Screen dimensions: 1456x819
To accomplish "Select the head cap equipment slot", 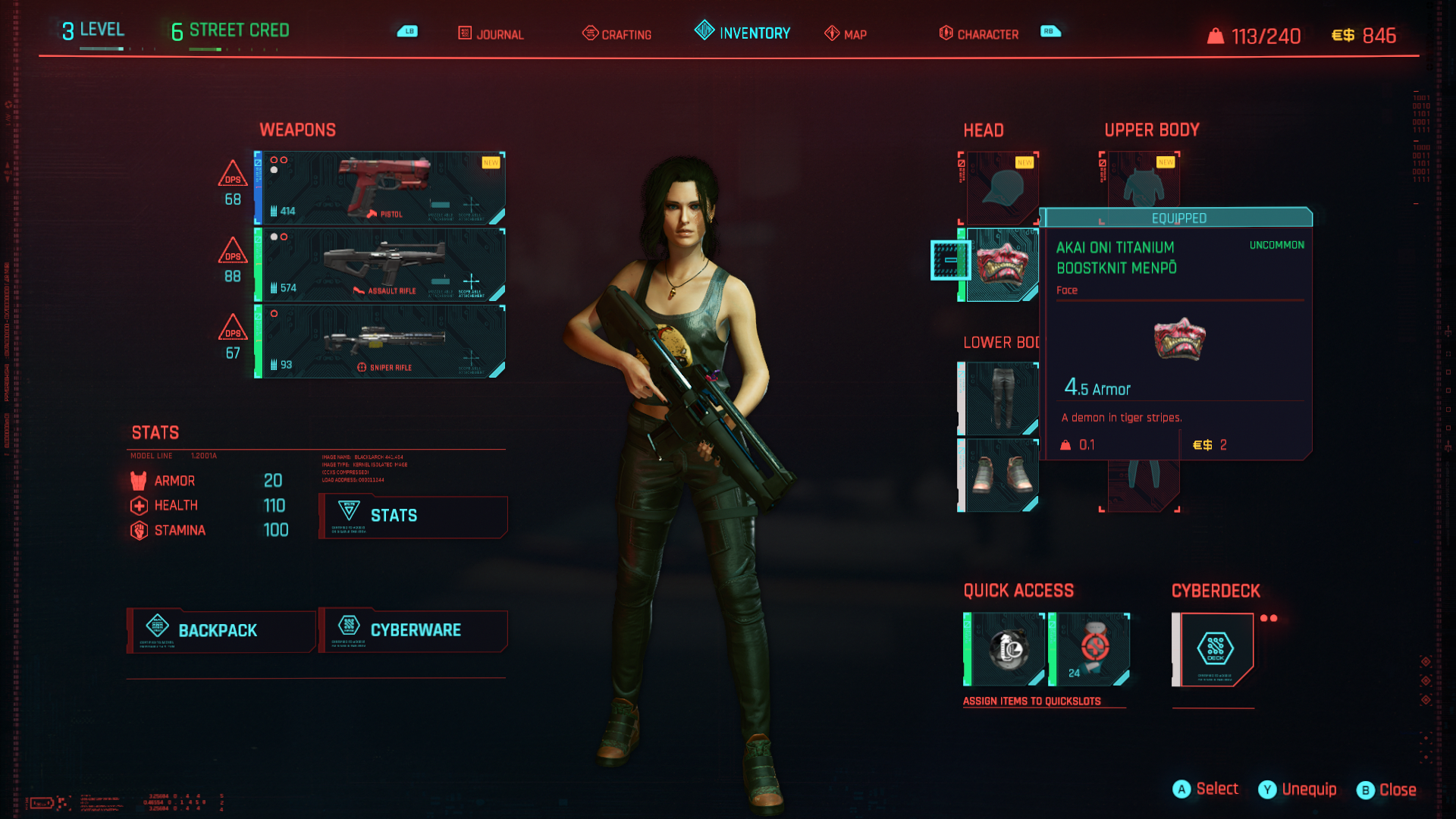I will [x=1001, y=188].
